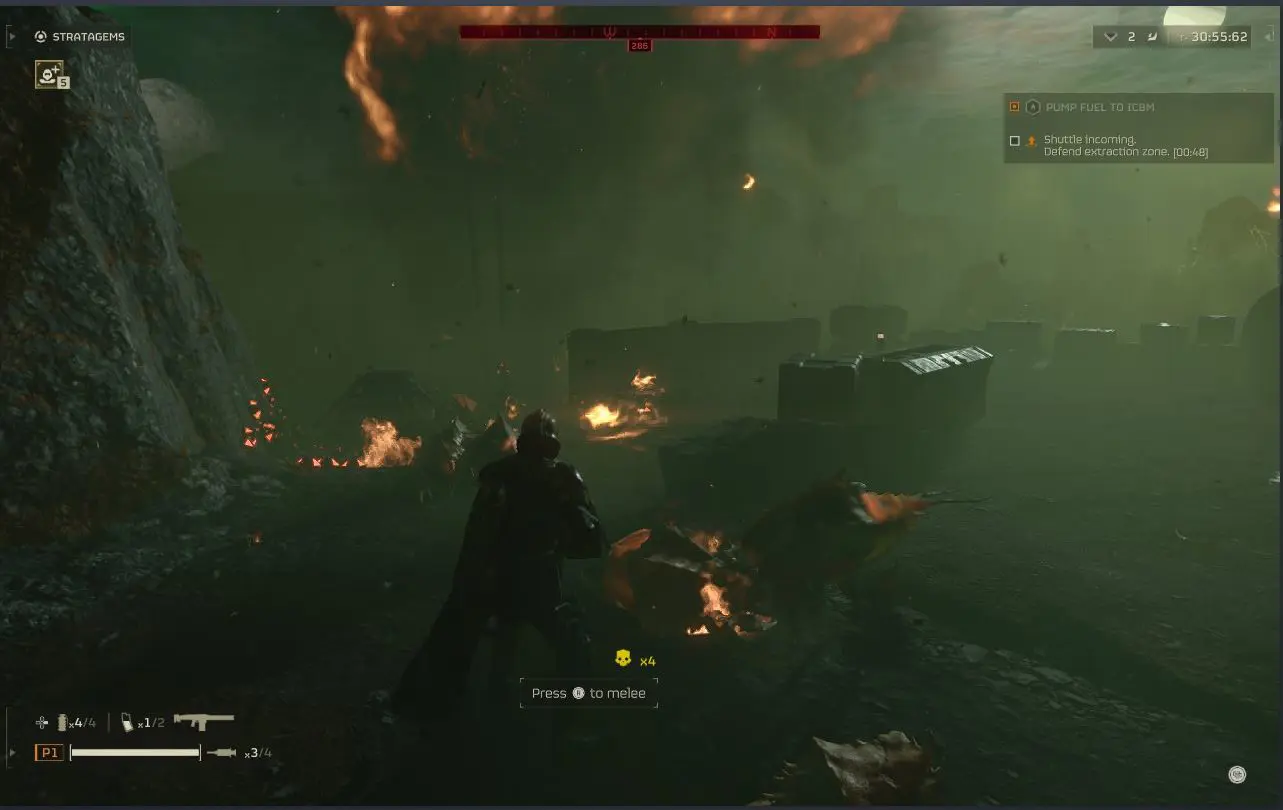This screenshot has width=1283, height=810.
Task: Toggle the orange Pump Fuel objective marker
Action: [1014, 106]
